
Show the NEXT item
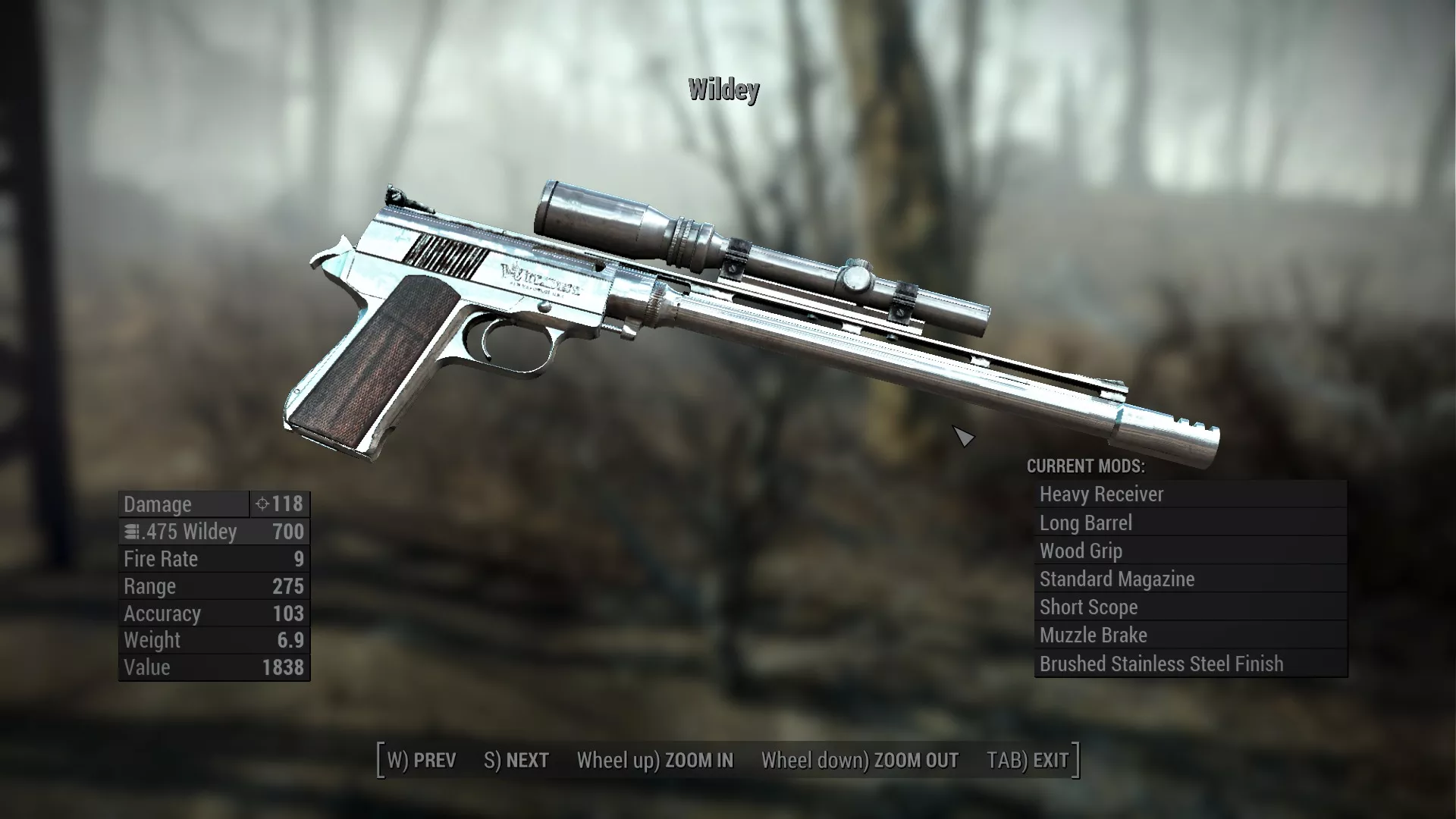tap(516, 760)
